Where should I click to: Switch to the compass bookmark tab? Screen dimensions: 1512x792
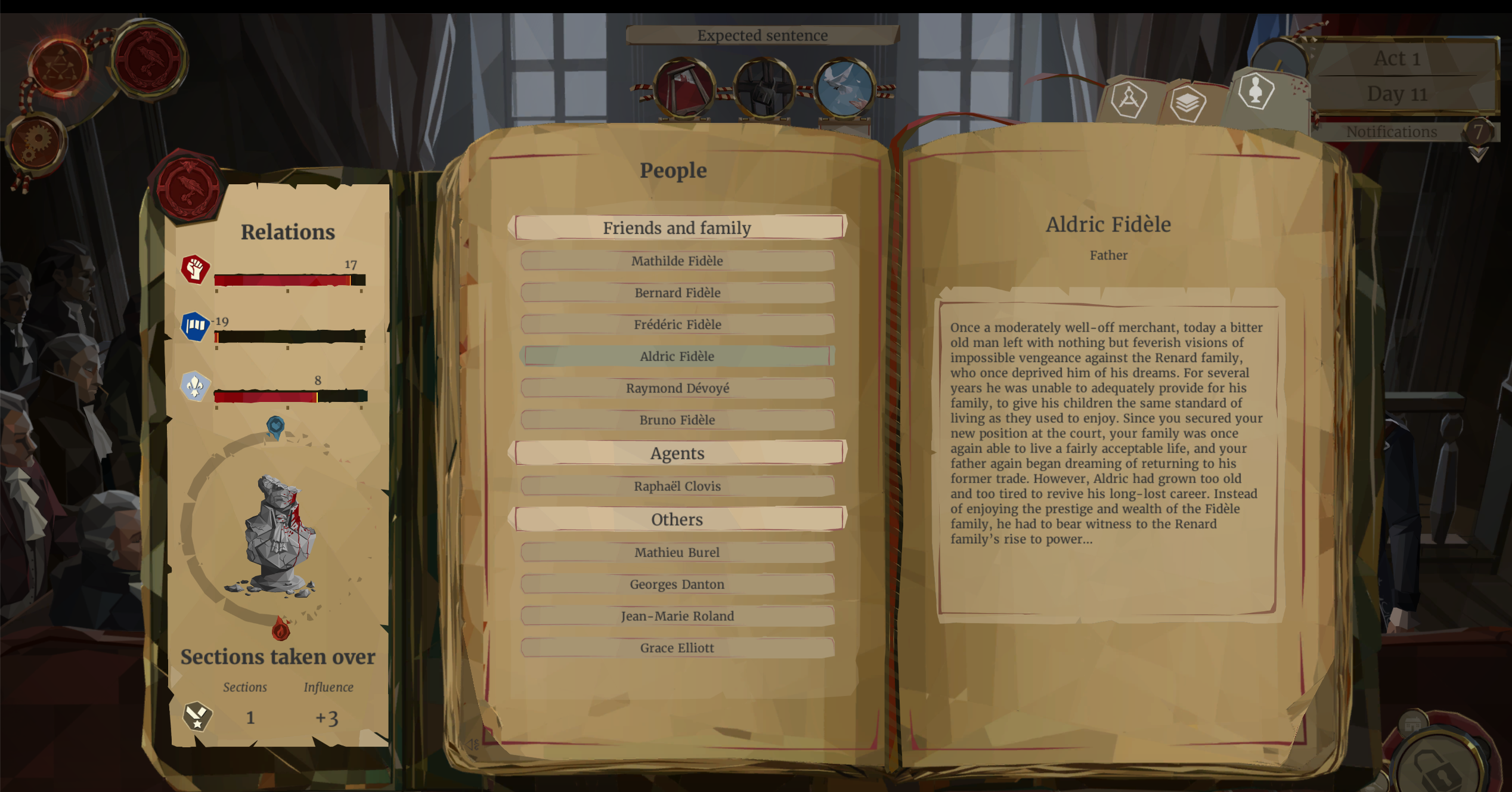[1130, 100]
